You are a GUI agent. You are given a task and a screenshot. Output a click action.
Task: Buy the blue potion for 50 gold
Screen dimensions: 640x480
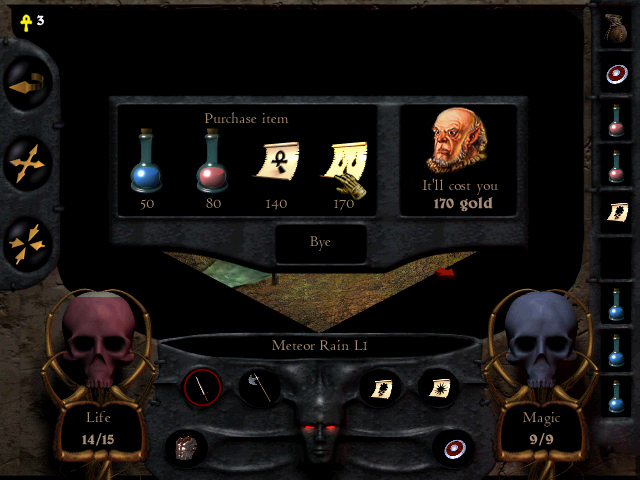tap(147, 163)
